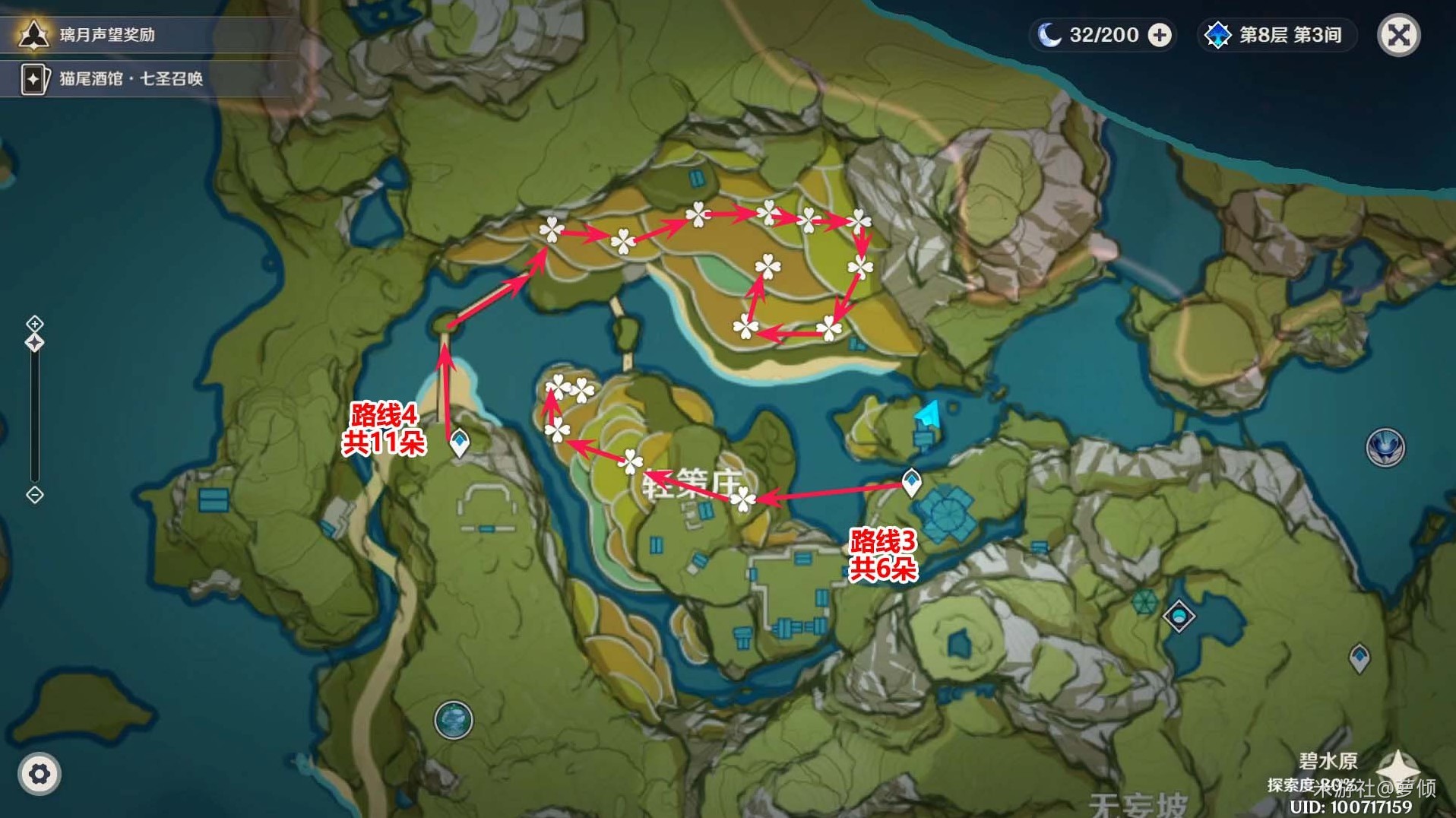This screenshot has height=818, width=1456.
Task: Open the circular domain marker in southwest
Action: click(x=454, y=720)
